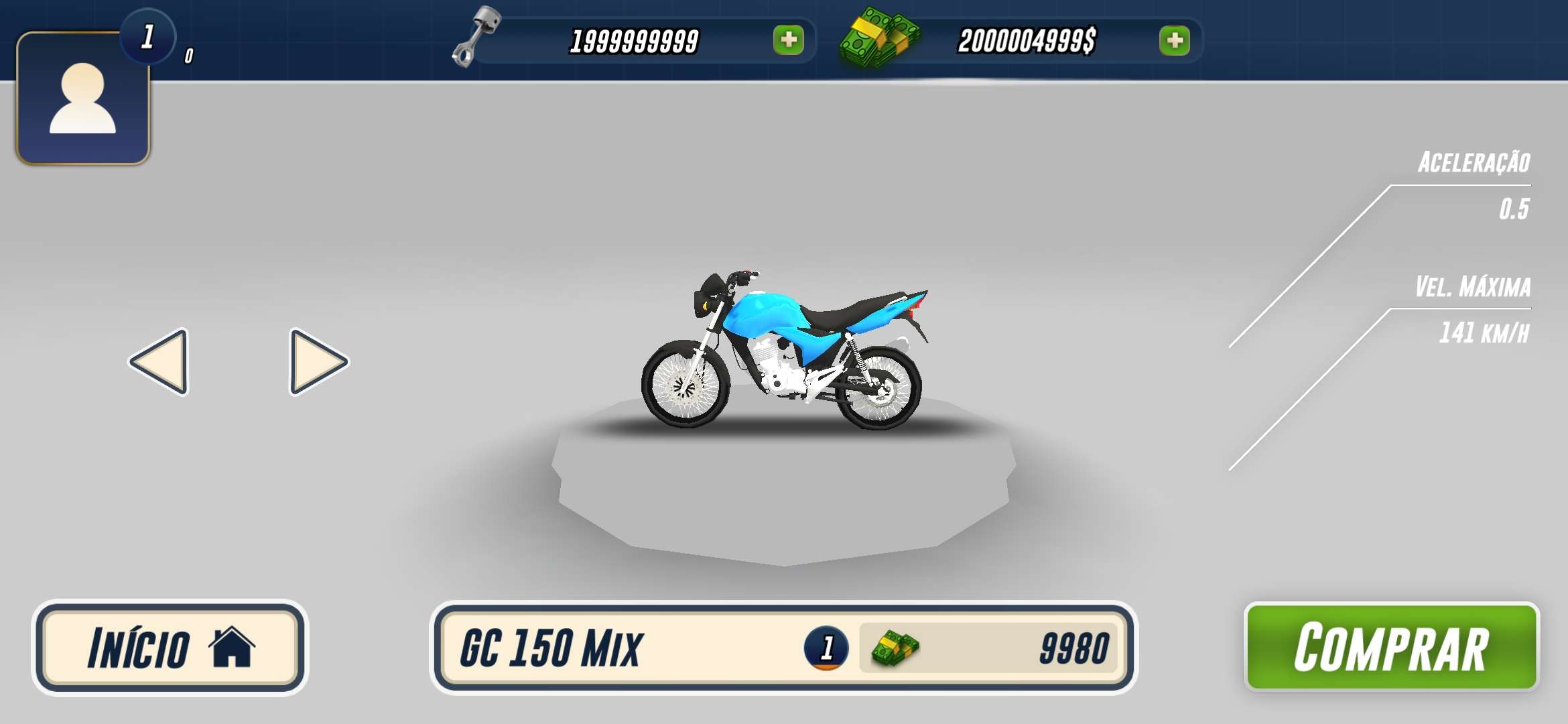The width and height of the screenshot is (1568, 724).
Task: Click the Aceleração stat label
Action: pyautogui.click(x=1474, y=164)
